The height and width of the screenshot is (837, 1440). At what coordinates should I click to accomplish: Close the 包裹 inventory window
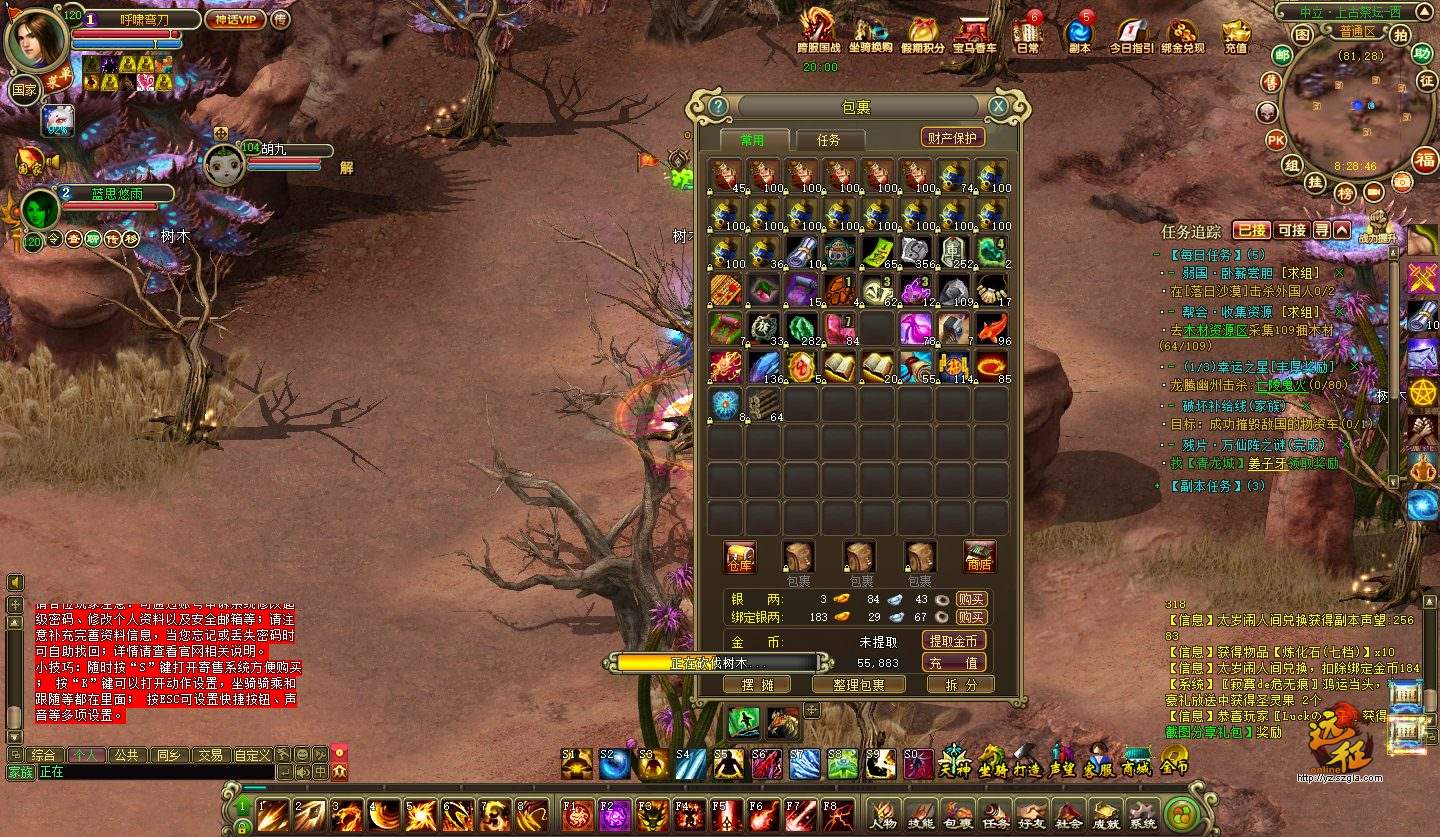click(x=998, y=106)
